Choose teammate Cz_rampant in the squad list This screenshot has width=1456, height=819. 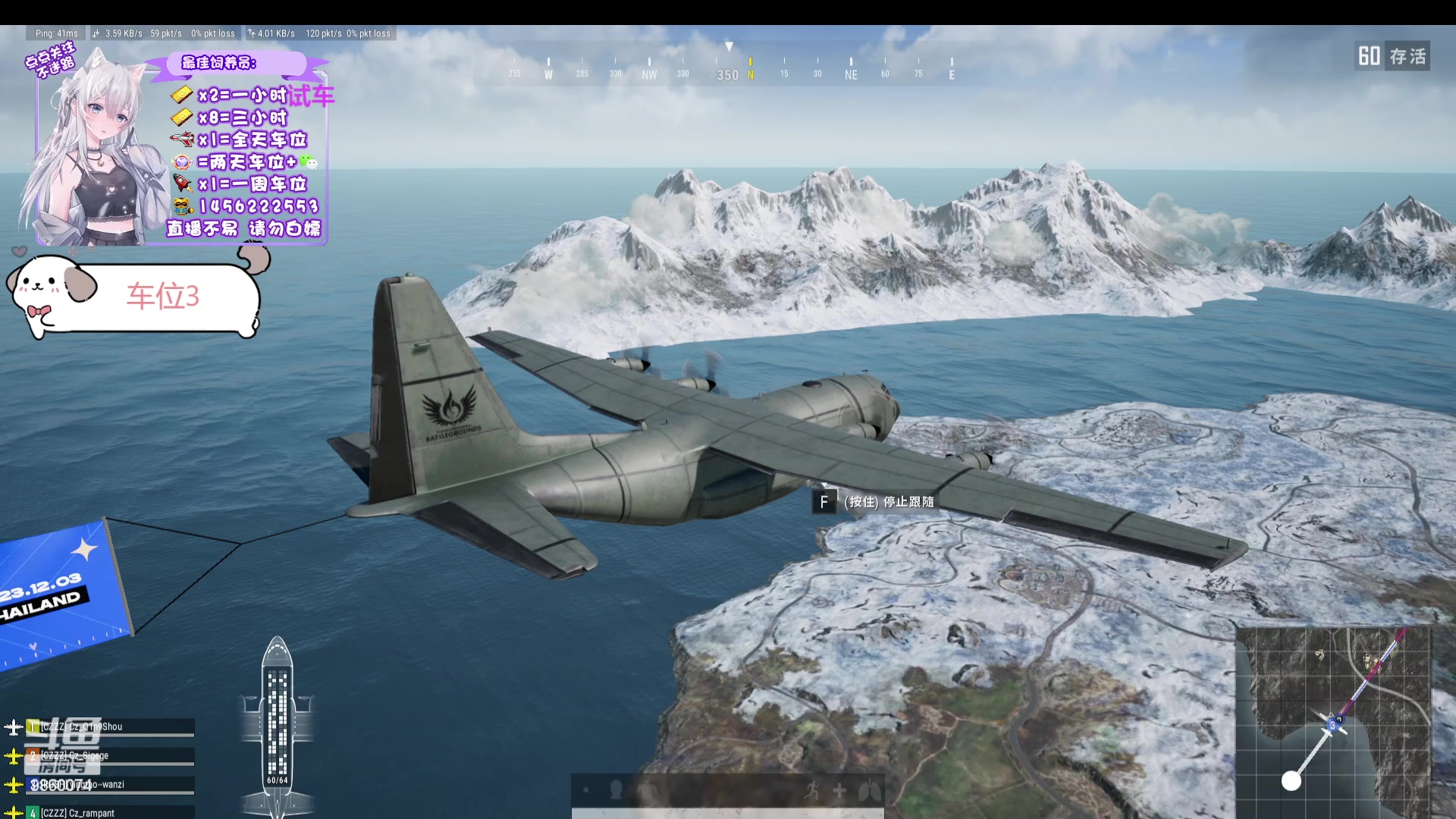(x=110, y=813)
